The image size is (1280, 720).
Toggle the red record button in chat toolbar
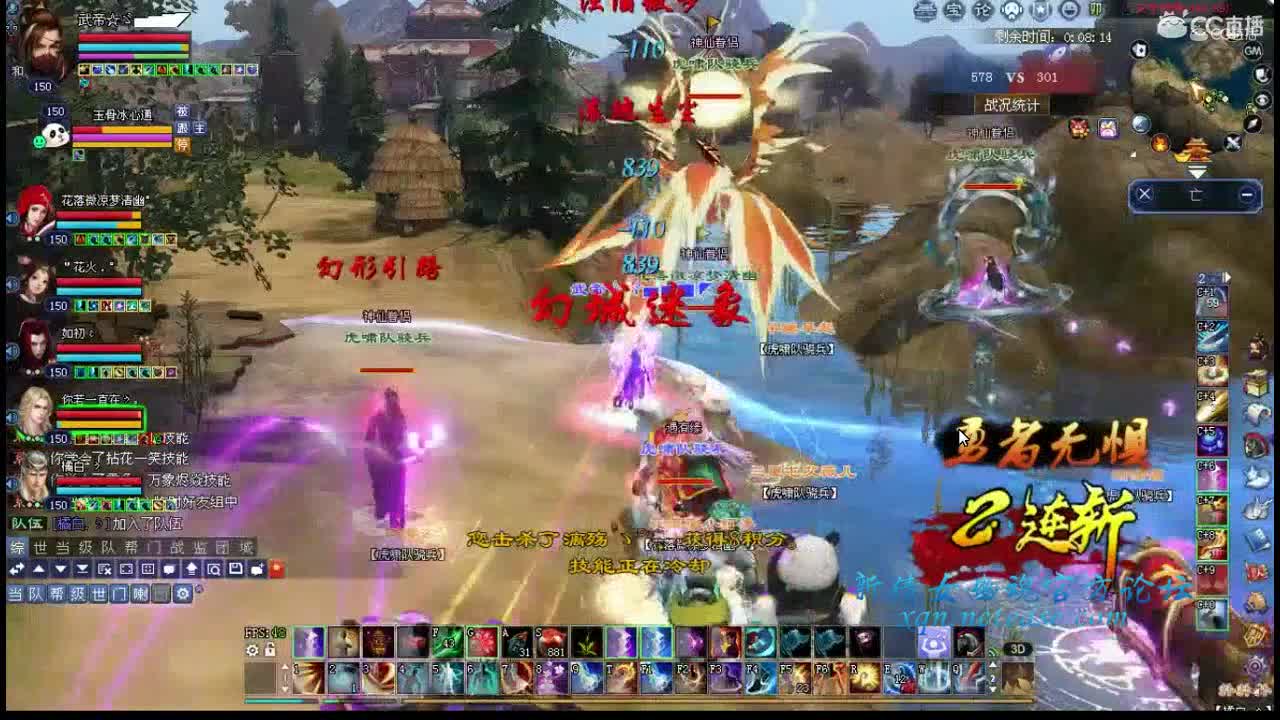(278, 569)
